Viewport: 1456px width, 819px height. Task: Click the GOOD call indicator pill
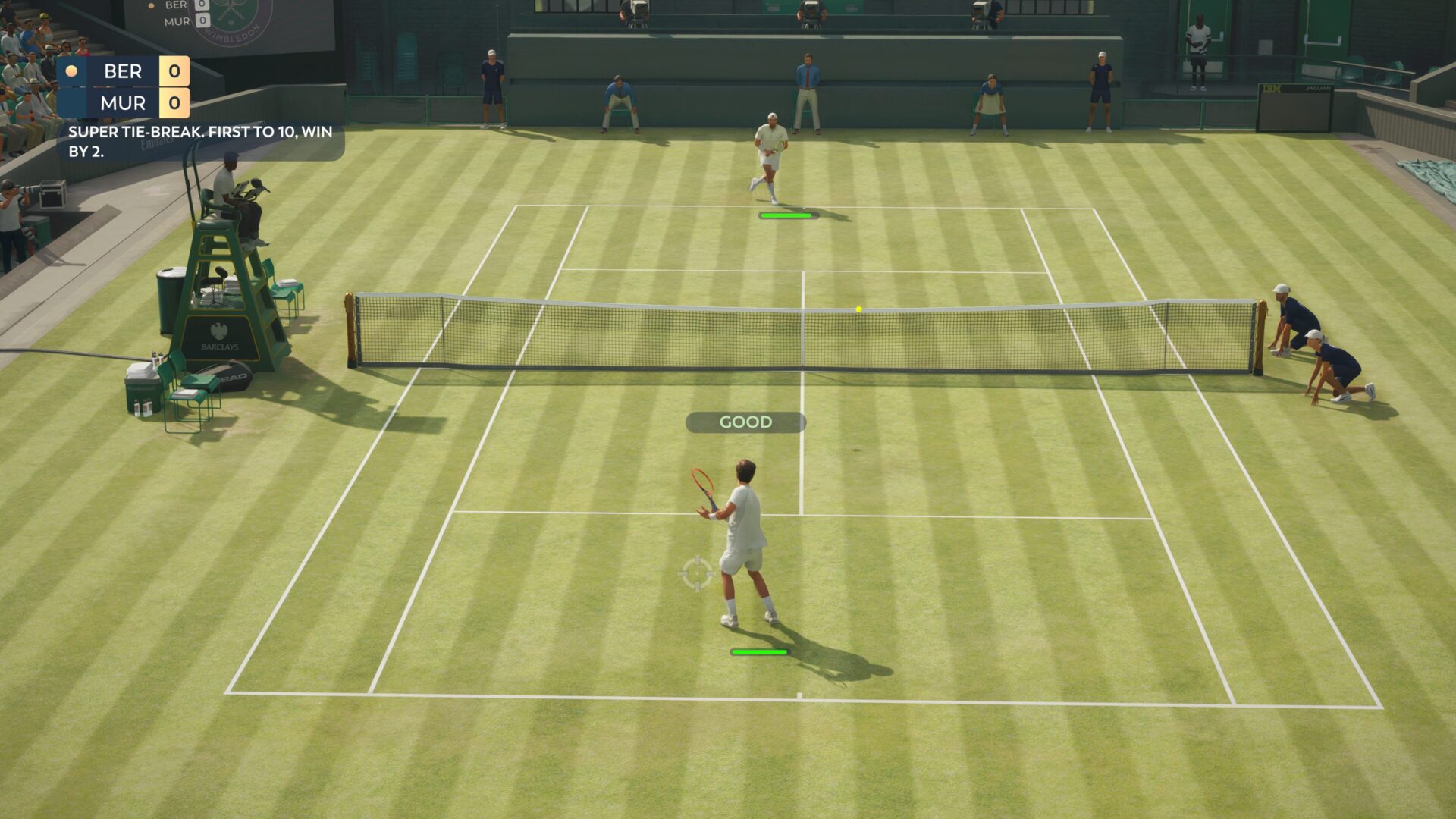point(745,422)
